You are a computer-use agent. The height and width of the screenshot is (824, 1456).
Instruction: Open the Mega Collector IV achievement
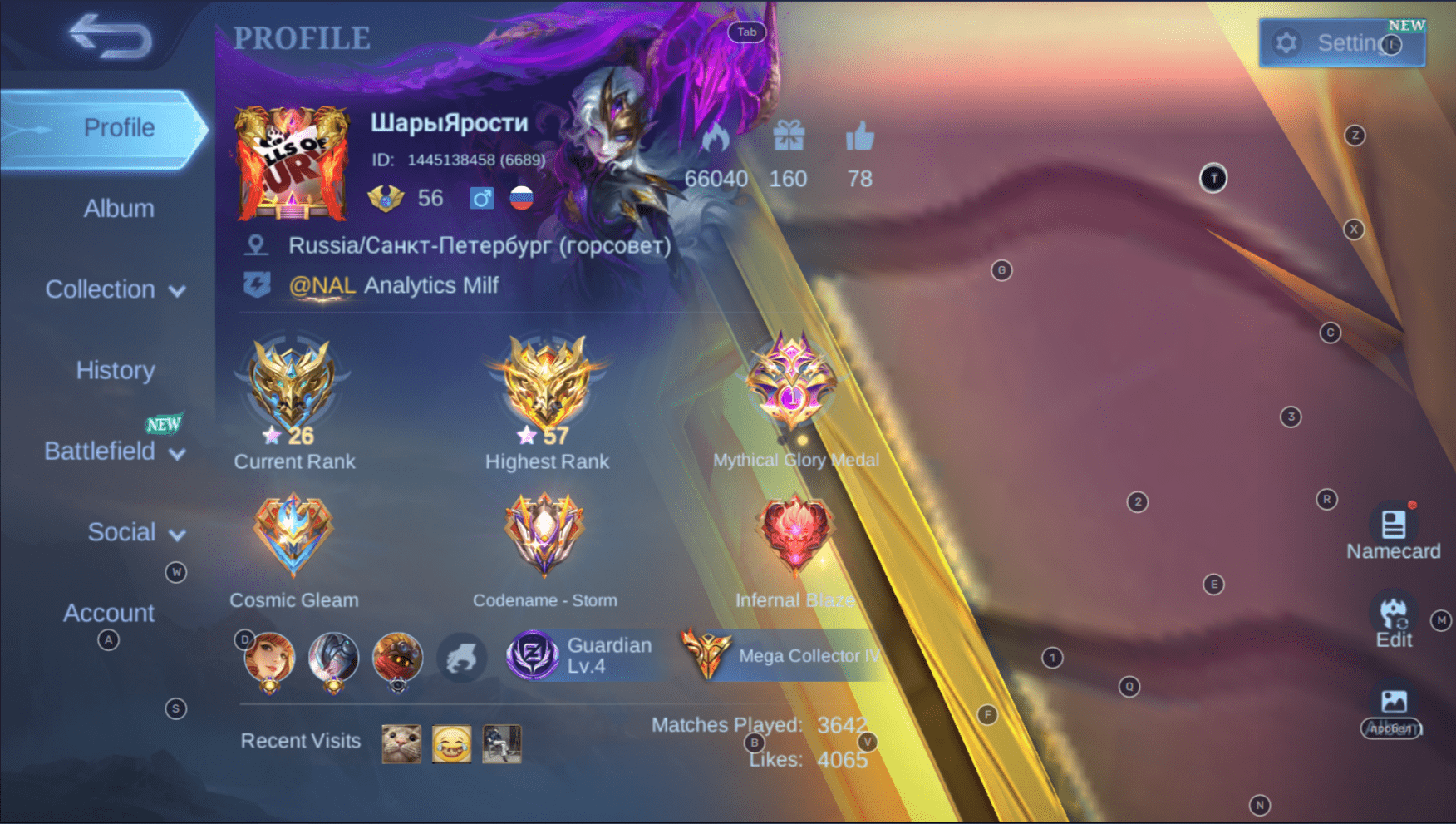point(781,655)
